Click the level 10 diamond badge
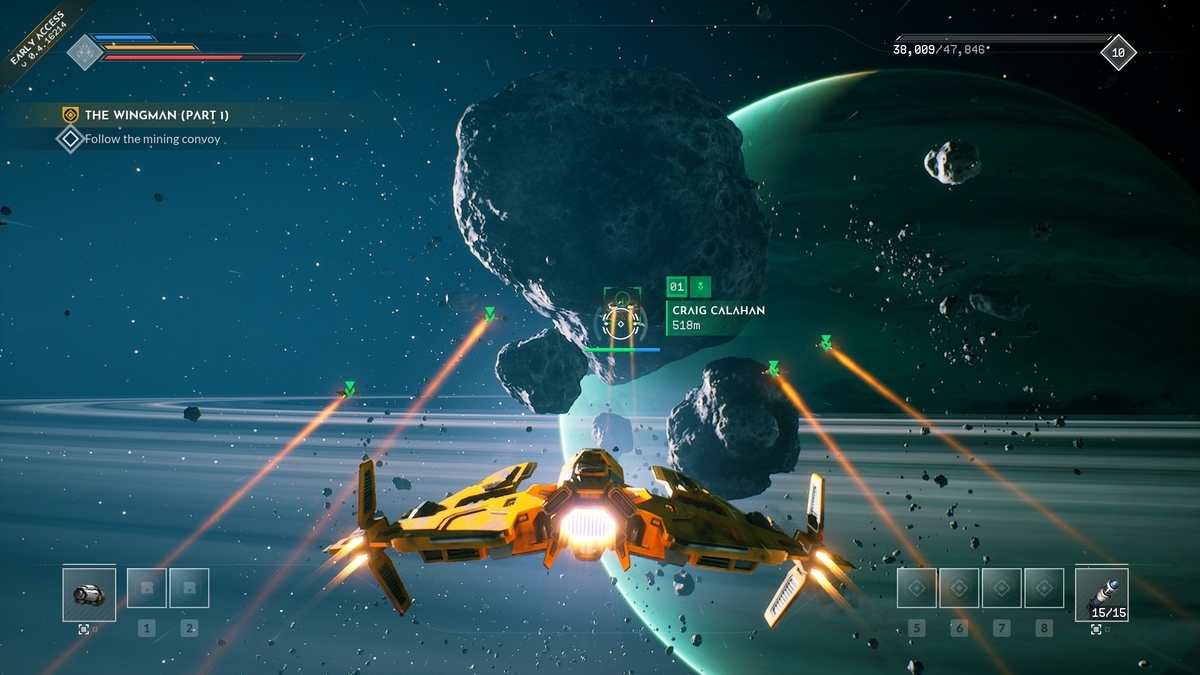 (1118, 52)
